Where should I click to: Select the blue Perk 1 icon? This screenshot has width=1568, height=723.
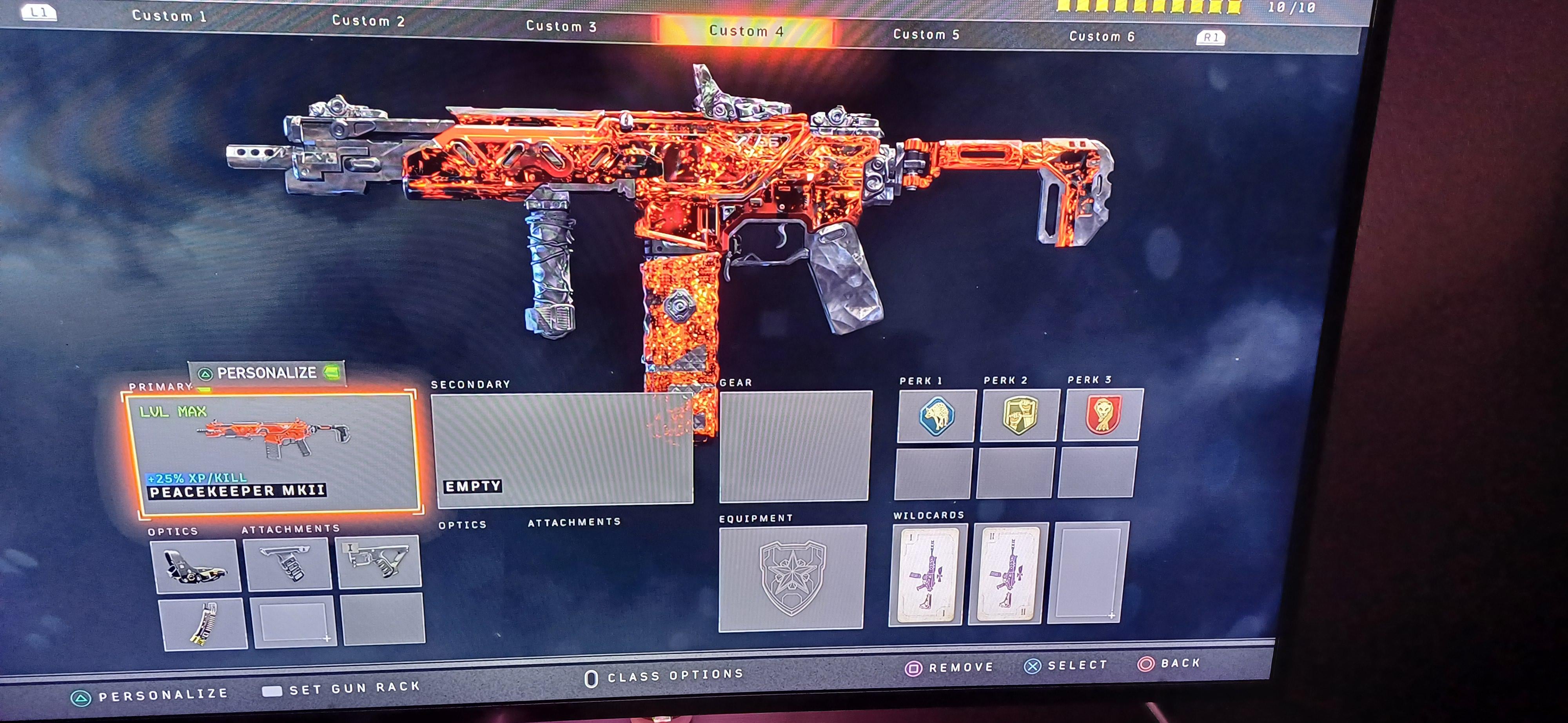click(936, 416)
